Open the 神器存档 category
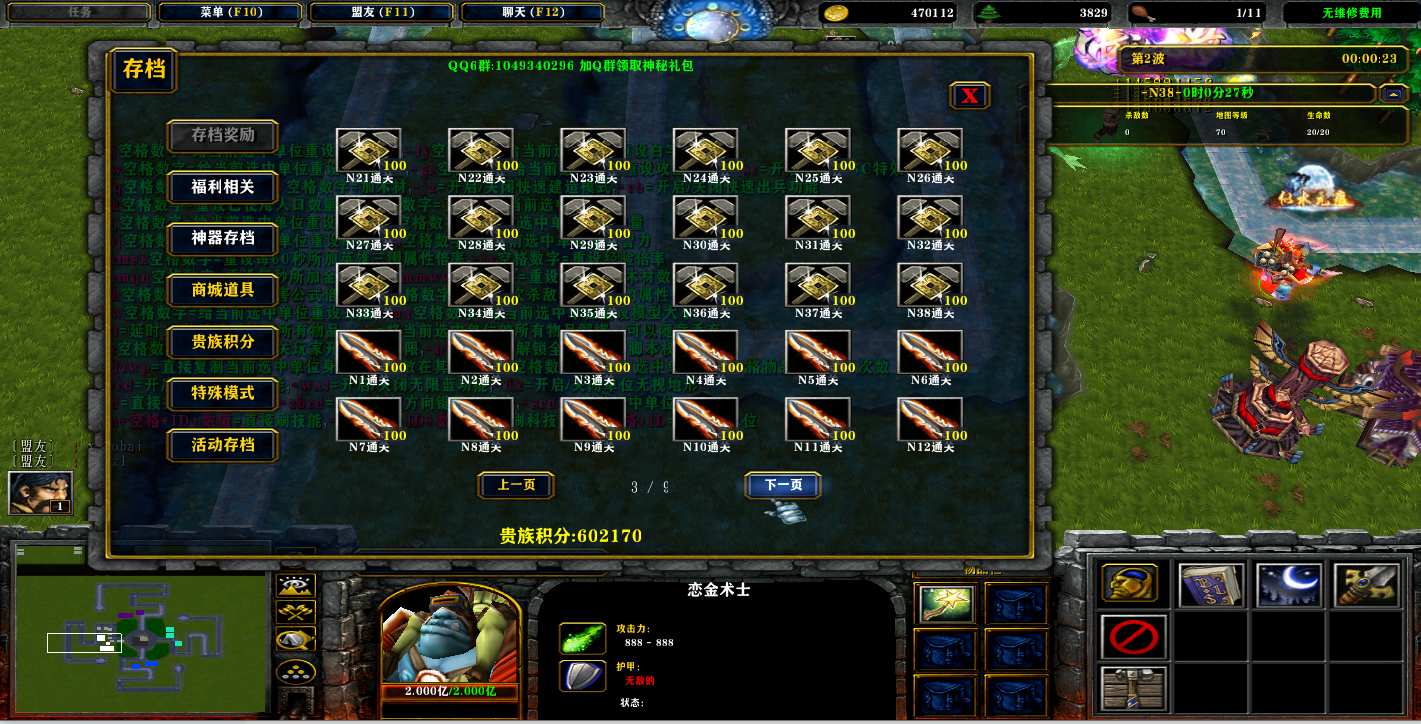The height and width of the screenshot is (724, 1421). coord(223,238)
